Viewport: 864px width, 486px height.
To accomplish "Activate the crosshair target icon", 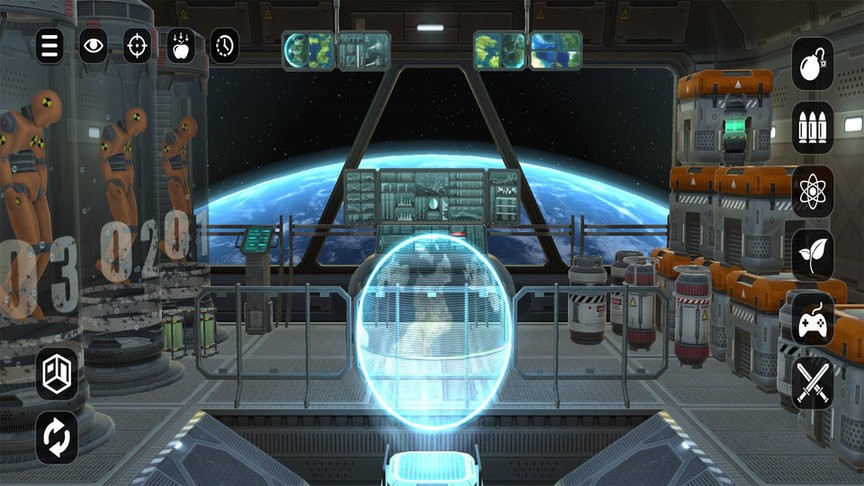I will pos(137,45).
